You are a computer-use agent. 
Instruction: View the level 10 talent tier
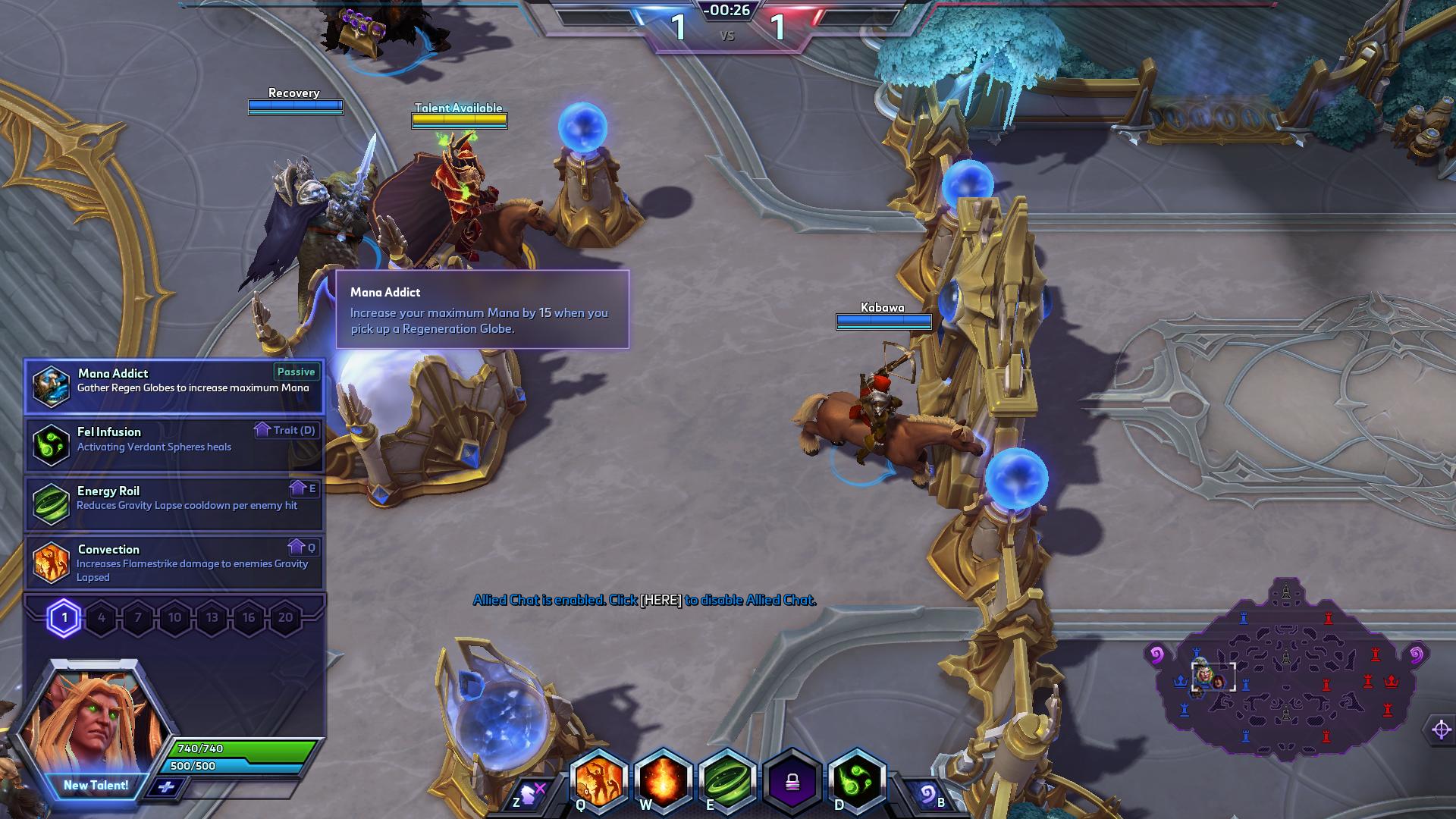[x=175, y=618]
